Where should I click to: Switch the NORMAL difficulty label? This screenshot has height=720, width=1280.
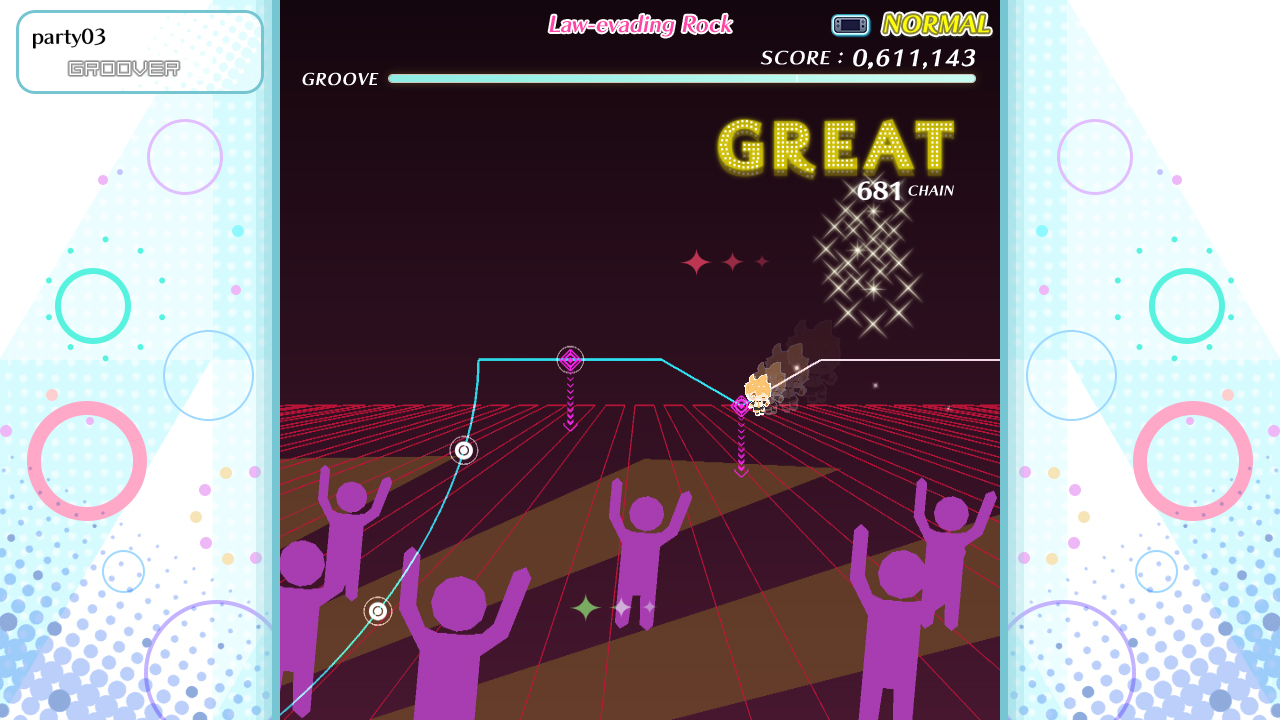935,23
